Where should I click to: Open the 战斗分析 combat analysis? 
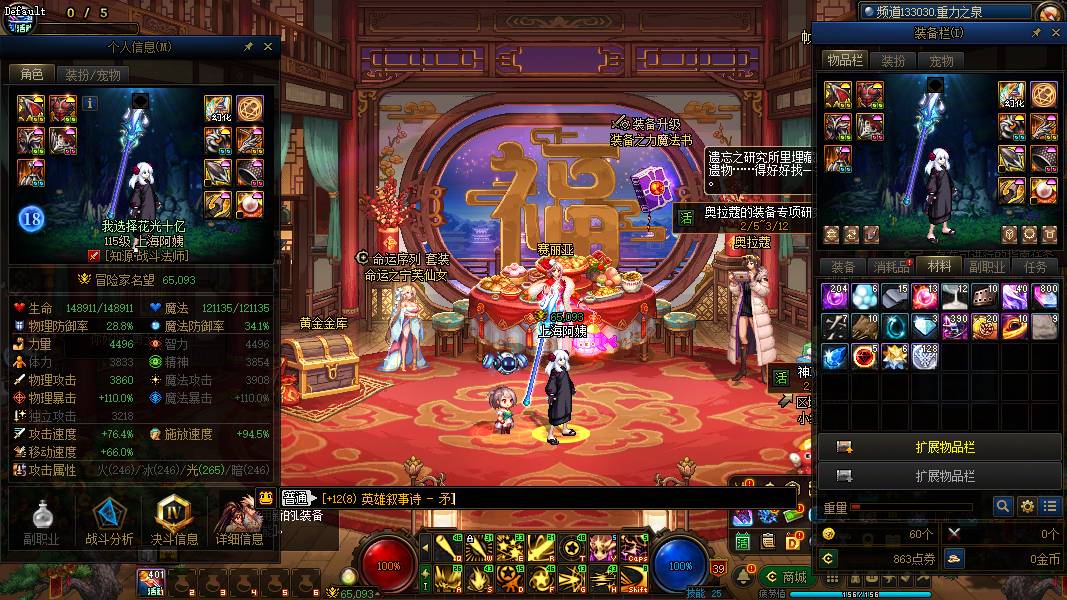(108, 523)
